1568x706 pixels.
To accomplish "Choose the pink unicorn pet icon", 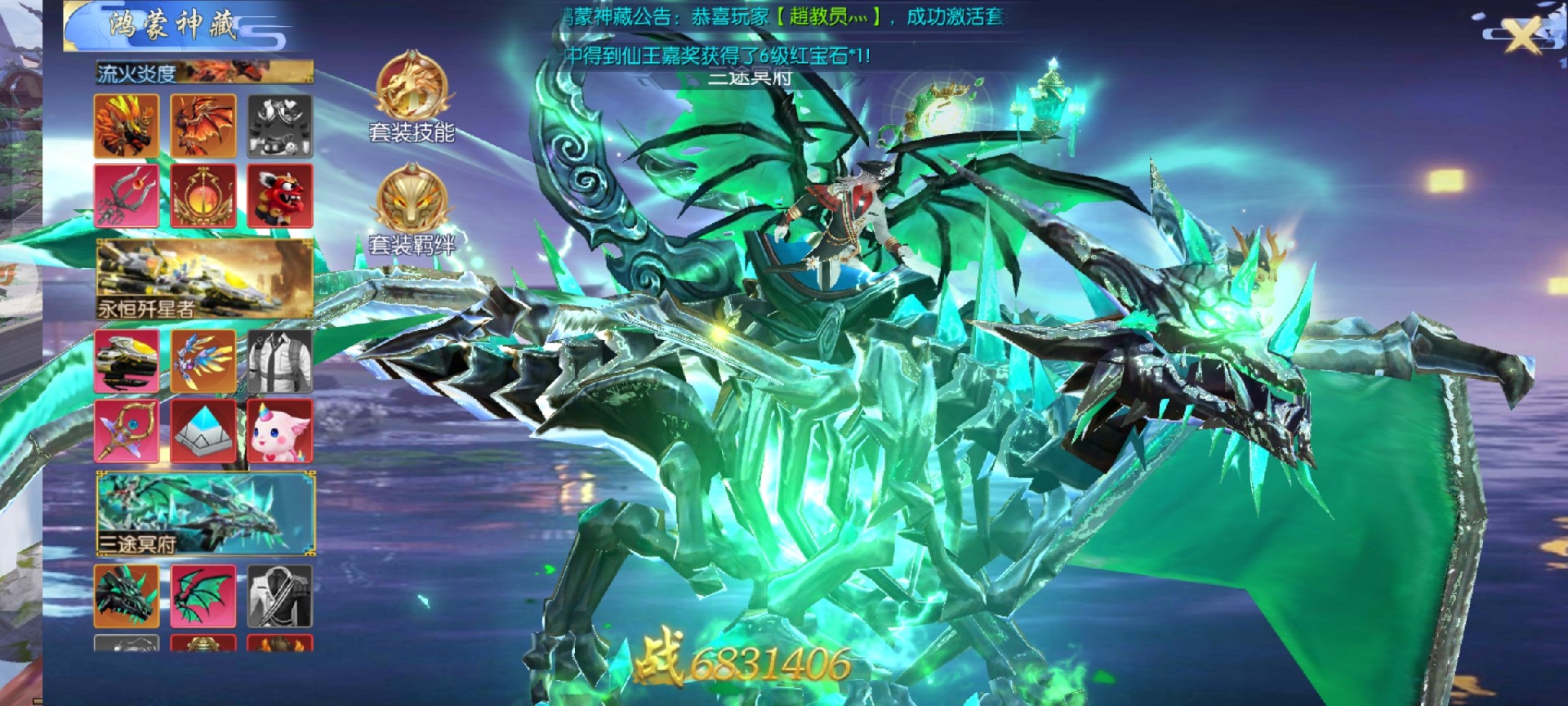I will pos(280,431).
